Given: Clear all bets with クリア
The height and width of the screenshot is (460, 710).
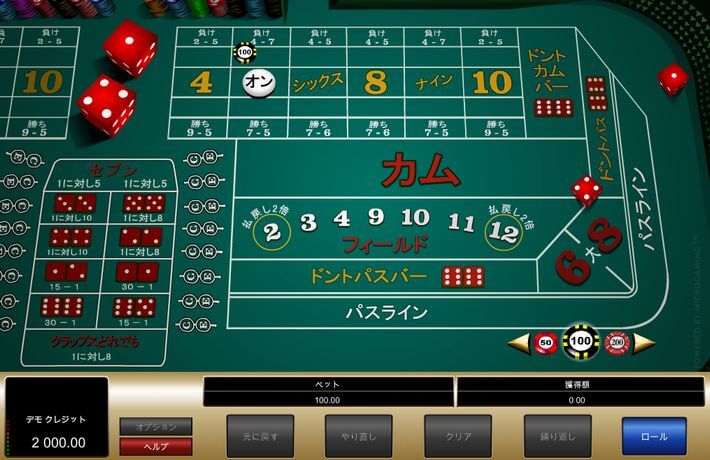Looking at the screenshot, I should point(458,436).
